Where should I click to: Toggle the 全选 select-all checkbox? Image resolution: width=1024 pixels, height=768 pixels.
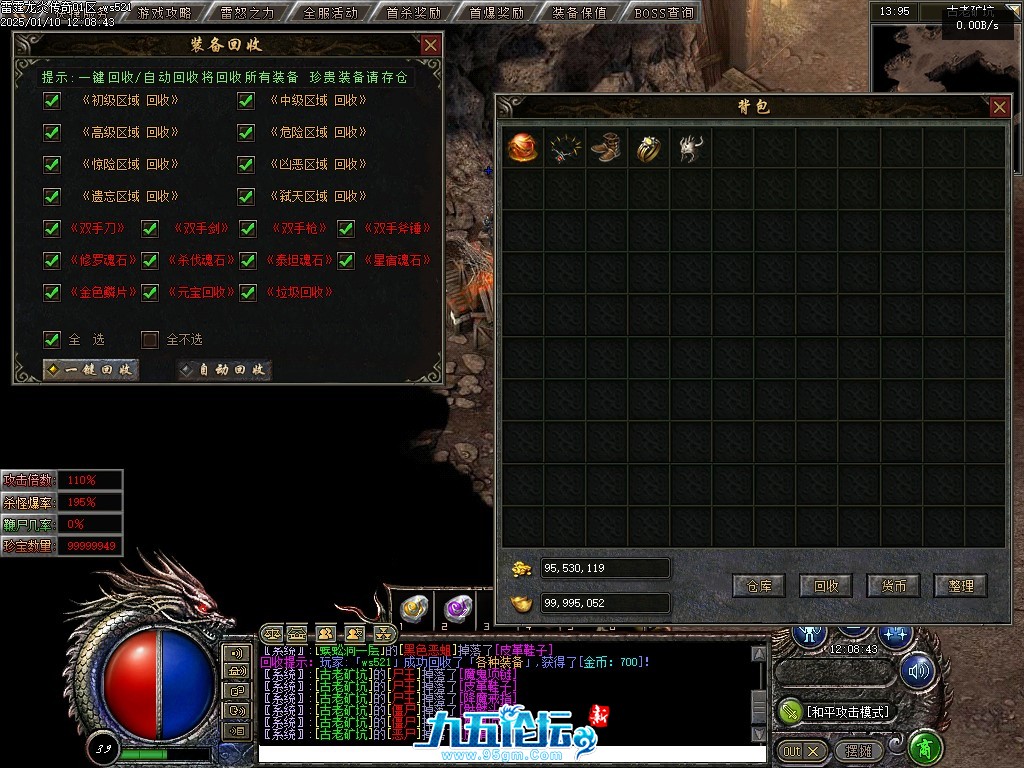point(52,339)
